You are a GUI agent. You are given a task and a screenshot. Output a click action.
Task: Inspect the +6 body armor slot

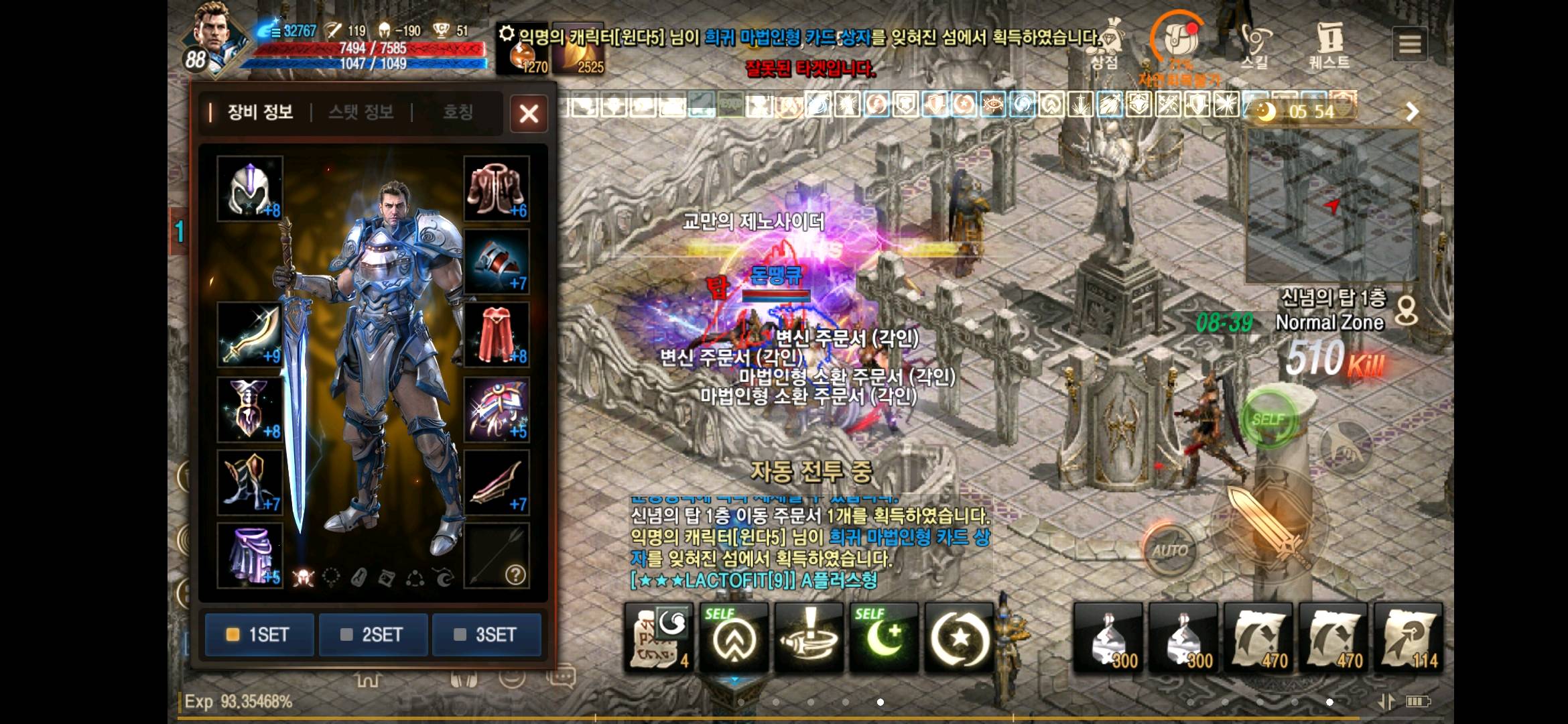(497, 189)
